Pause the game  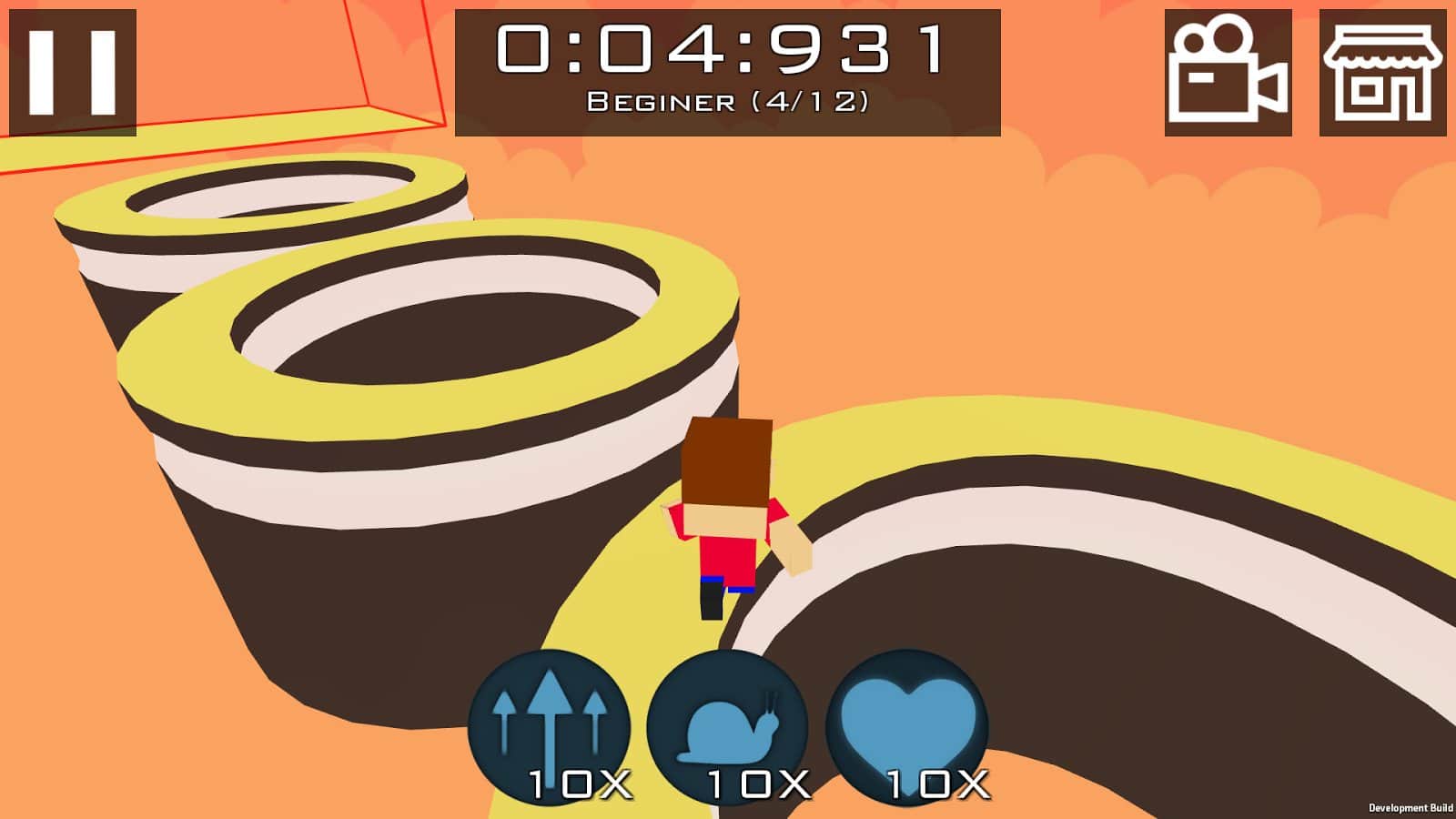(x=73, y=73)
